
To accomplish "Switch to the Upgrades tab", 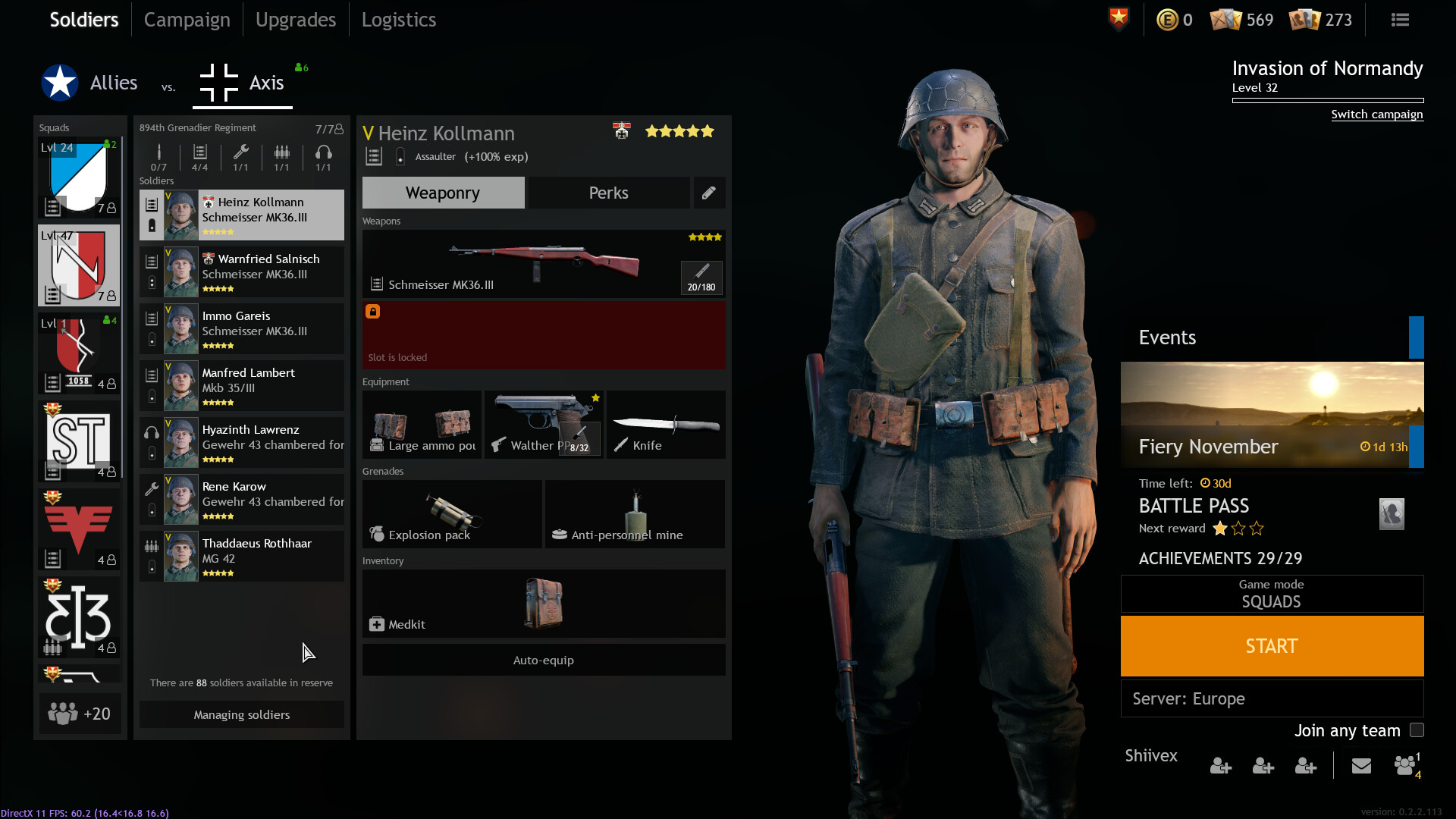I will [x=295, y=20].
